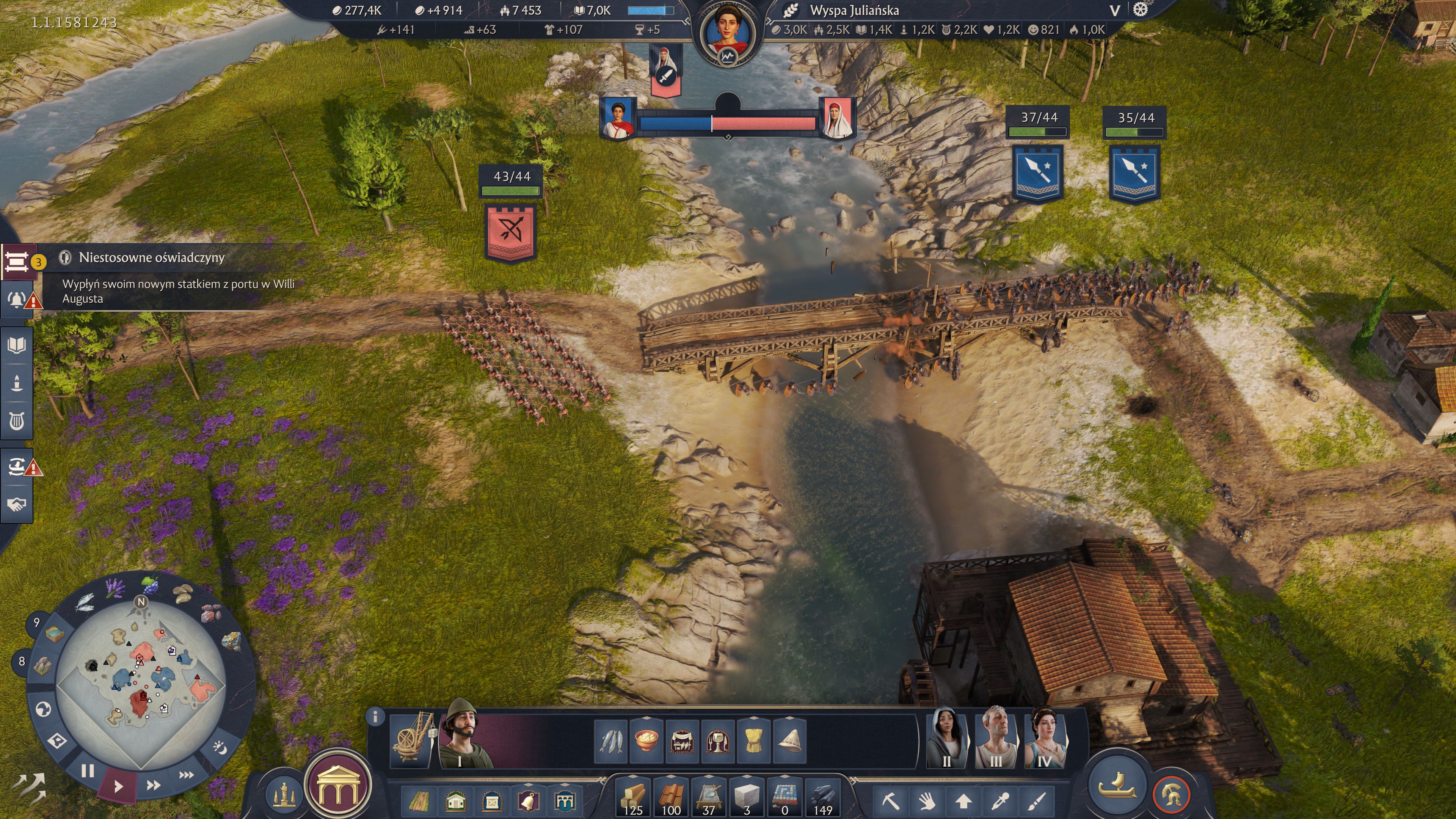The height and width of the screenshot is (819, 1456).
Task: Pause the game speed
Action: [x=88, y=770]
